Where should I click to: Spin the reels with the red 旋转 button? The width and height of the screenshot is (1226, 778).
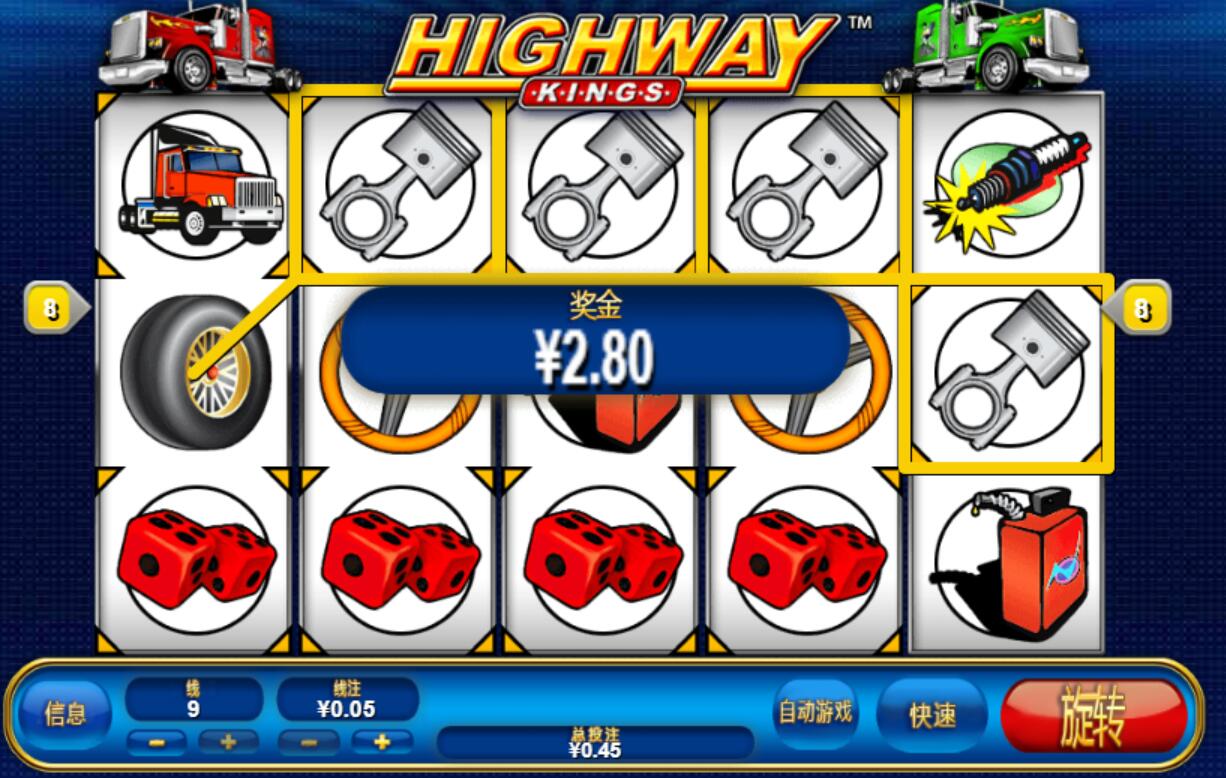pos(1094,715)
